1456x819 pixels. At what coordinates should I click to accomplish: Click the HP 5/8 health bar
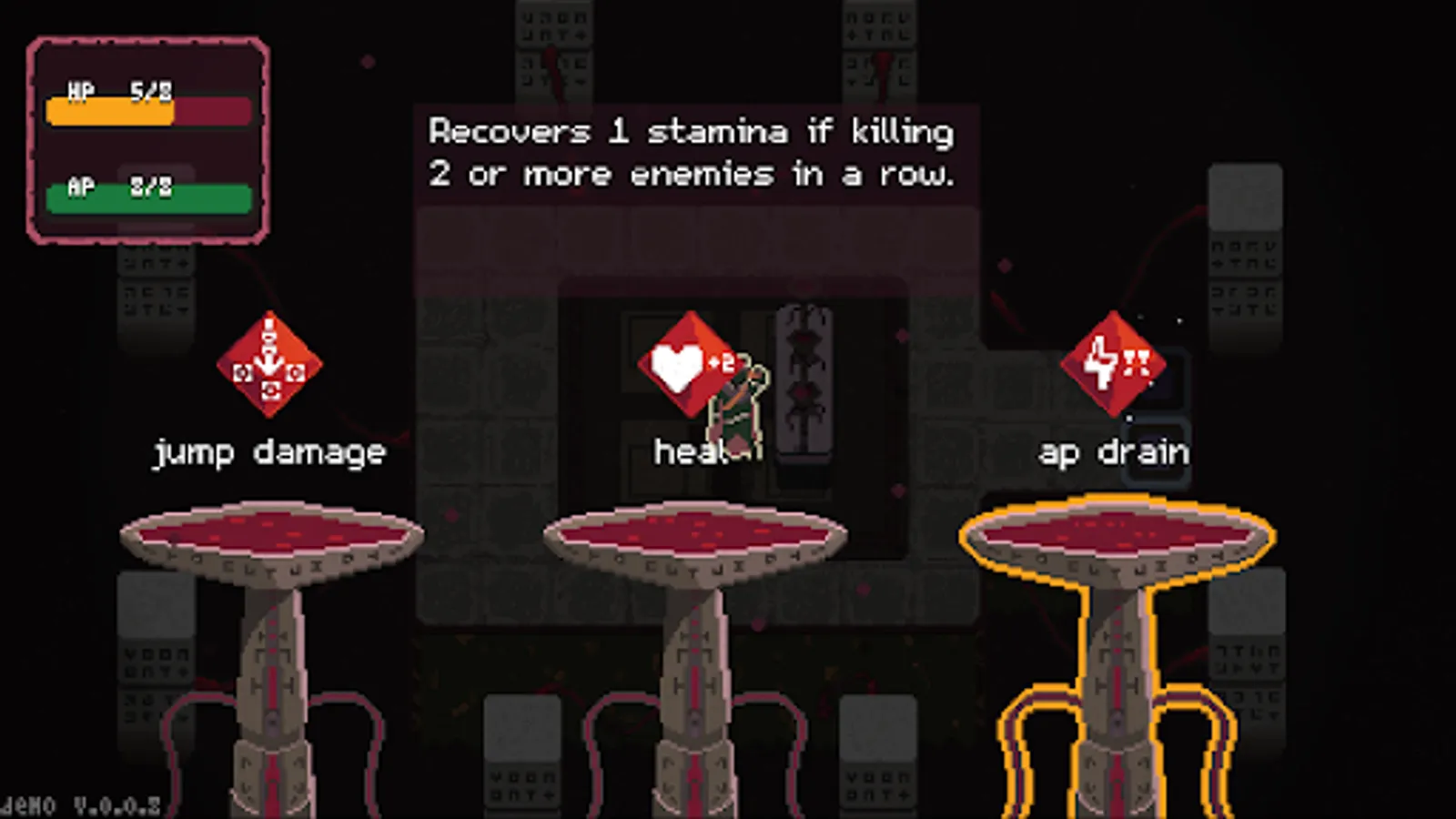coord(146,110)
